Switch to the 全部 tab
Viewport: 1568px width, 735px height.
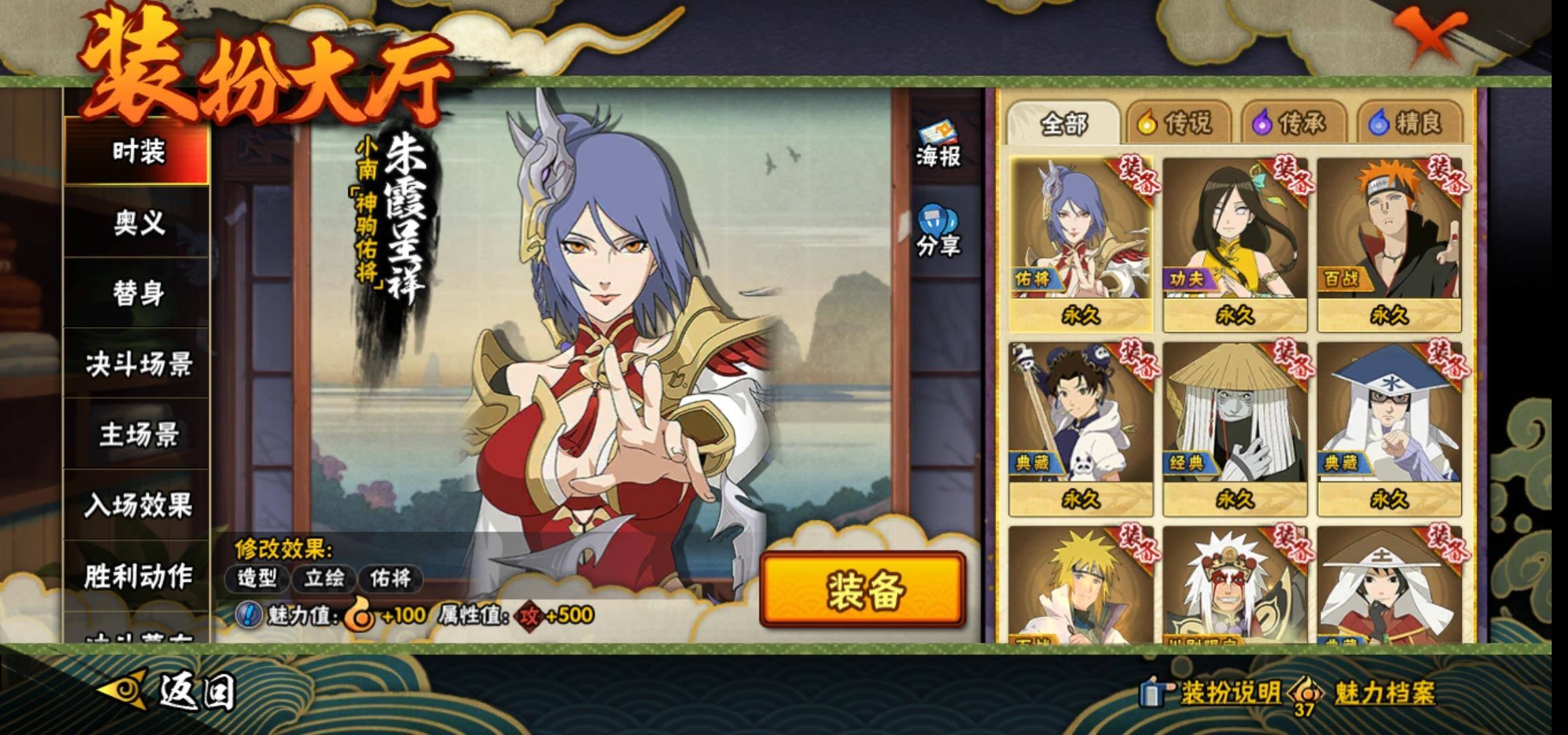click(x=1064, y=124)
